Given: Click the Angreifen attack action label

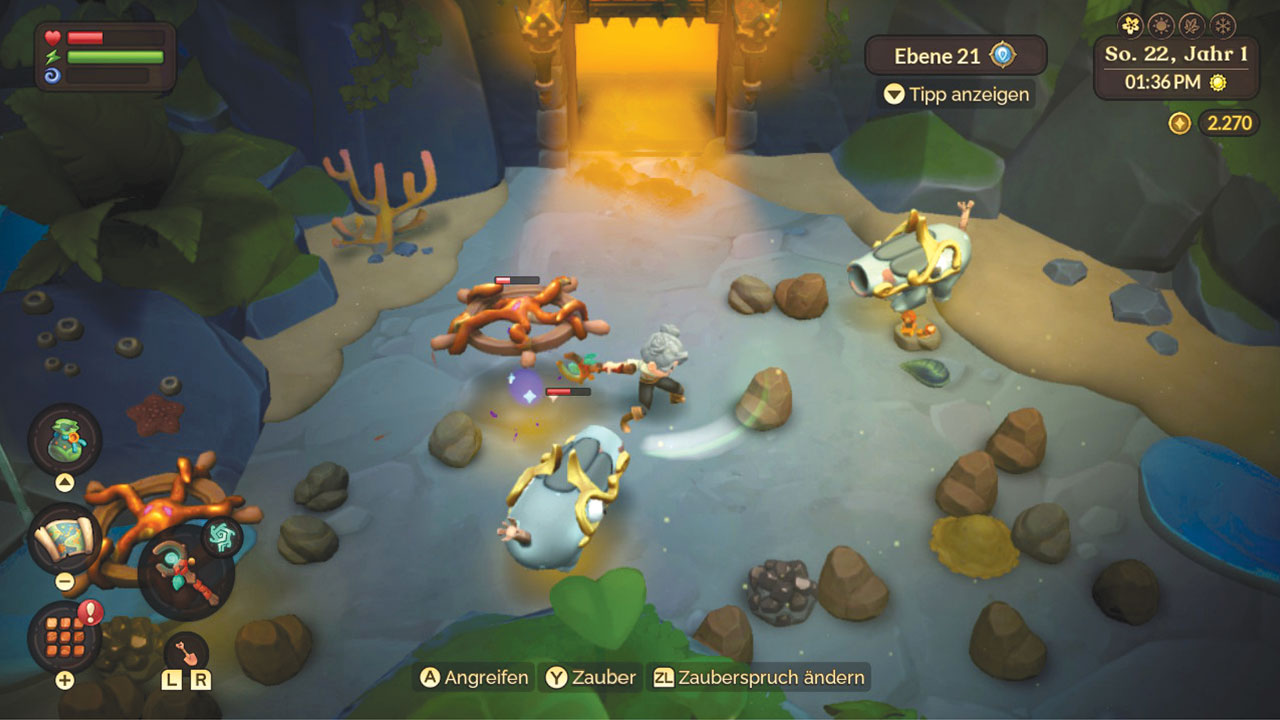Looking at the screenshot, I should click(x=474, y=677).
